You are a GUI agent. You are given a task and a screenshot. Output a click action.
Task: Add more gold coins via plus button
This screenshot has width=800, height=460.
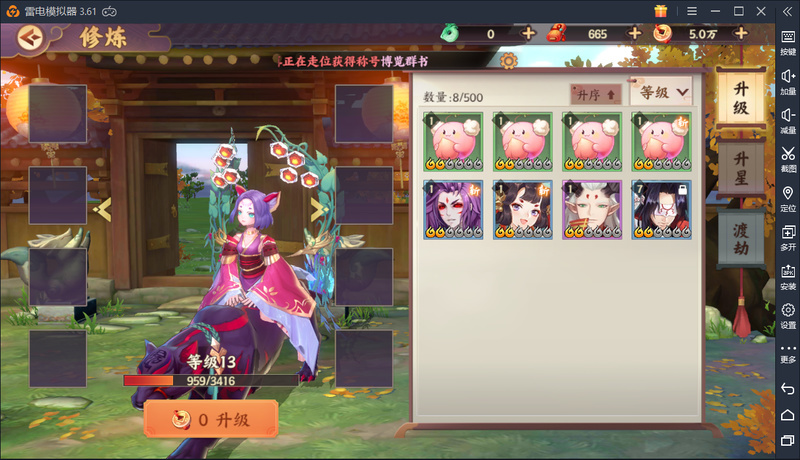(x=741, y=33)
